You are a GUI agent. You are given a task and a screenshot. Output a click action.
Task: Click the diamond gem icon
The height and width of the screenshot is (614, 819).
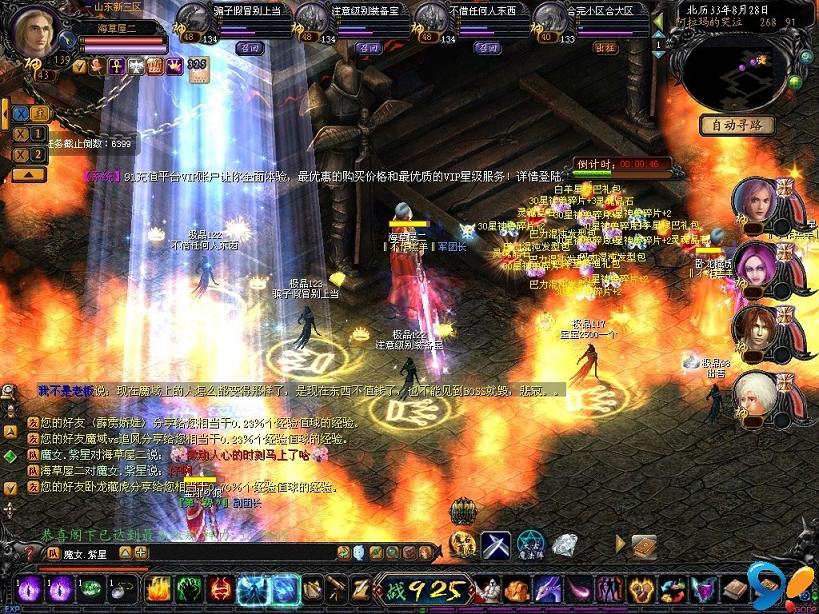[565, 545]
